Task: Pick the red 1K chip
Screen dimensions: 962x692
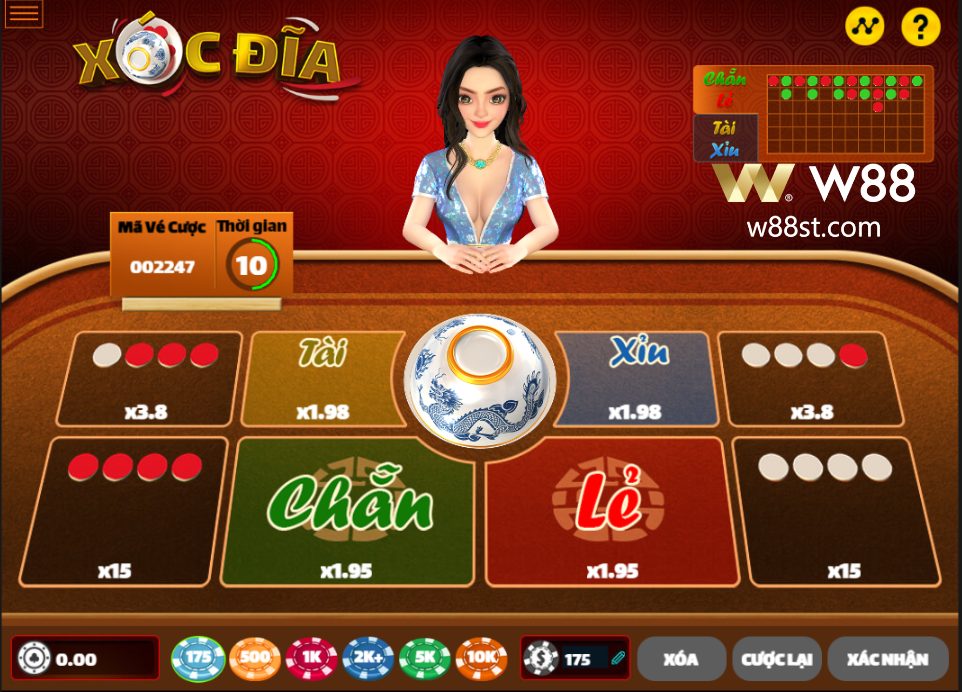Action: pos(311,659)
